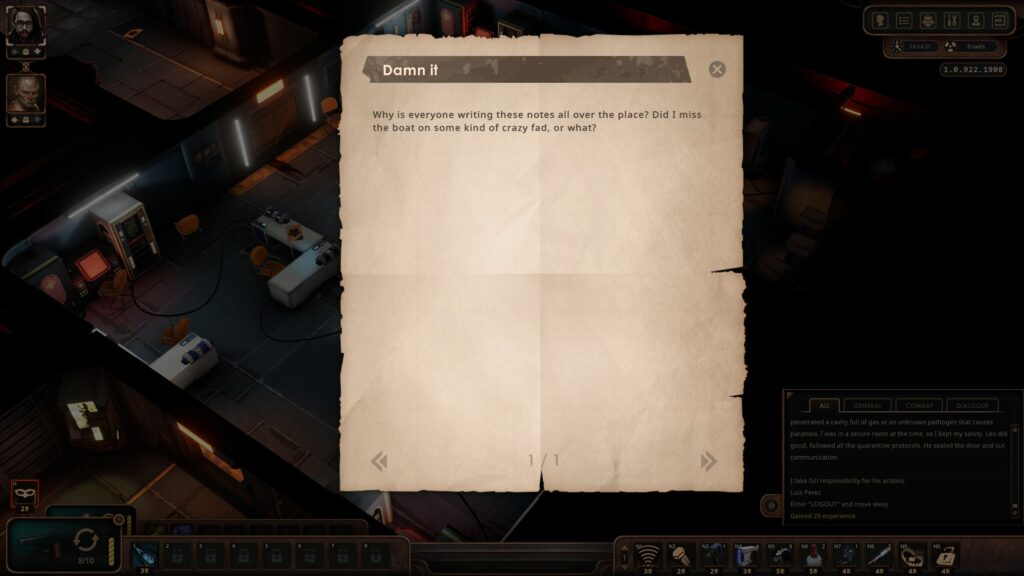Screen dimensions: 1024x576
Task: Select the handcuffs hotbar item
Action: tap(911, 554)
